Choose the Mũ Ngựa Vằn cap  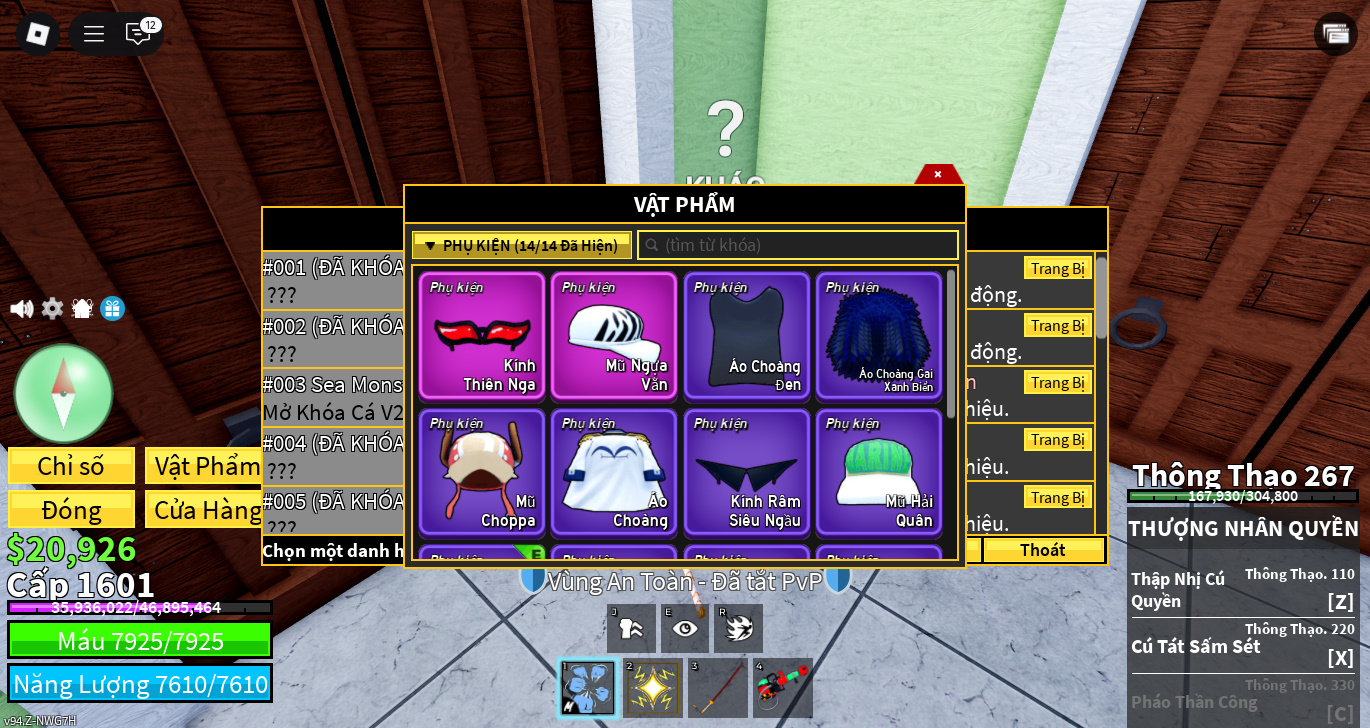click(614, 336)
